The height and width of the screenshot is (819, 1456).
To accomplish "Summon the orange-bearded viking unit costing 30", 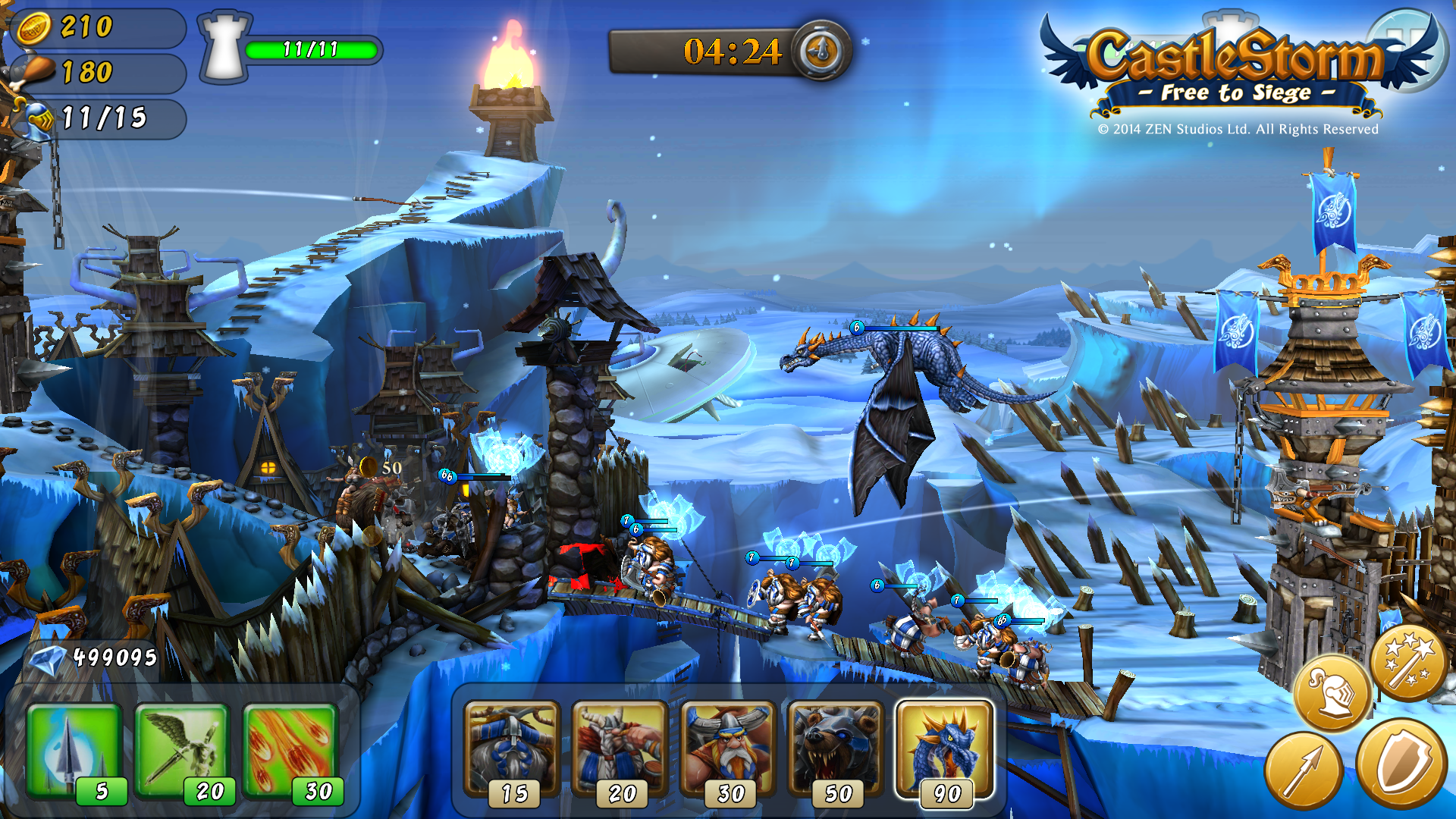I will point(728,751).
